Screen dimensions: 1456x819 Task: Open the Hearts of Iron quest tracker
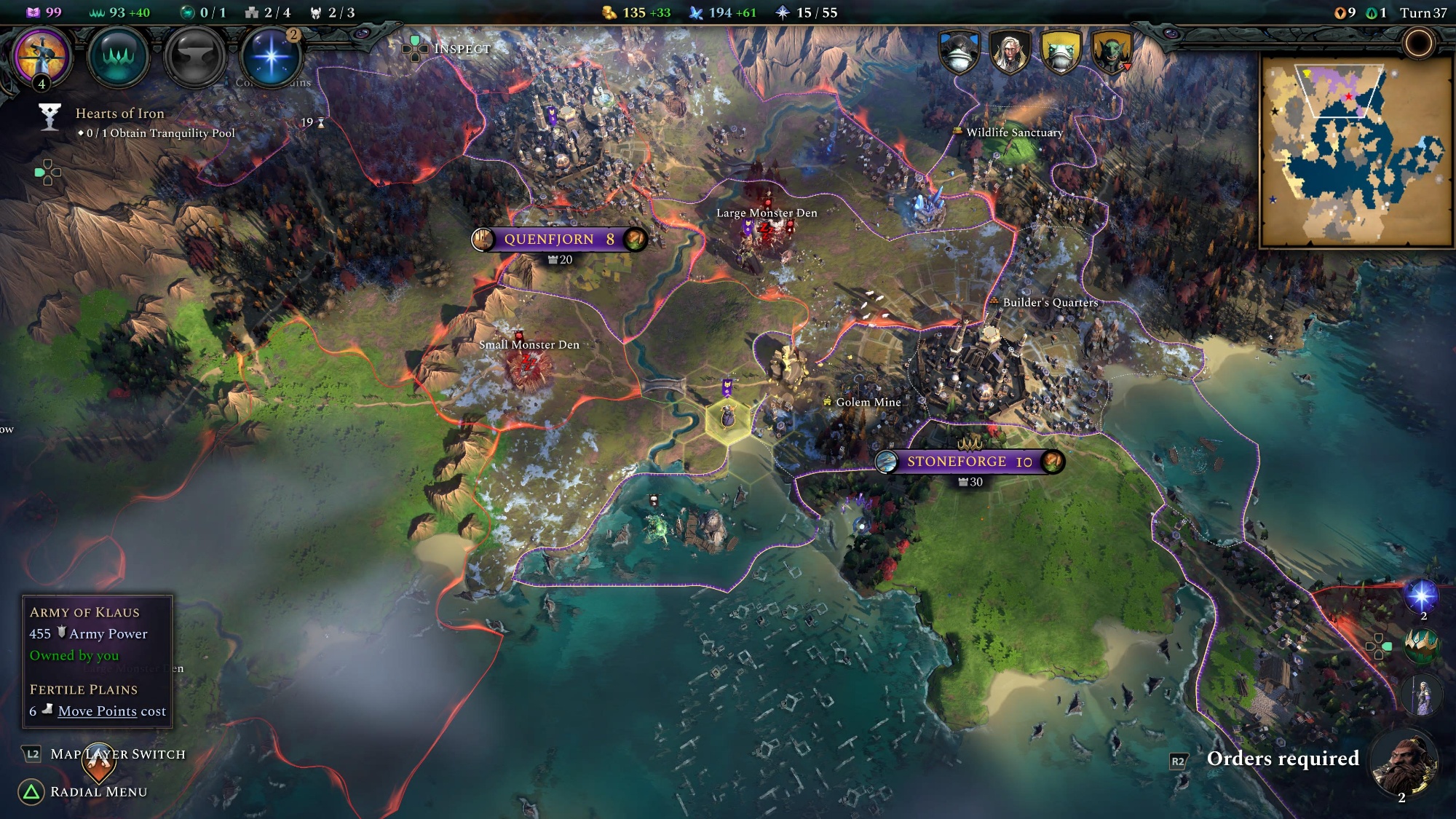[x=120, y=114]
